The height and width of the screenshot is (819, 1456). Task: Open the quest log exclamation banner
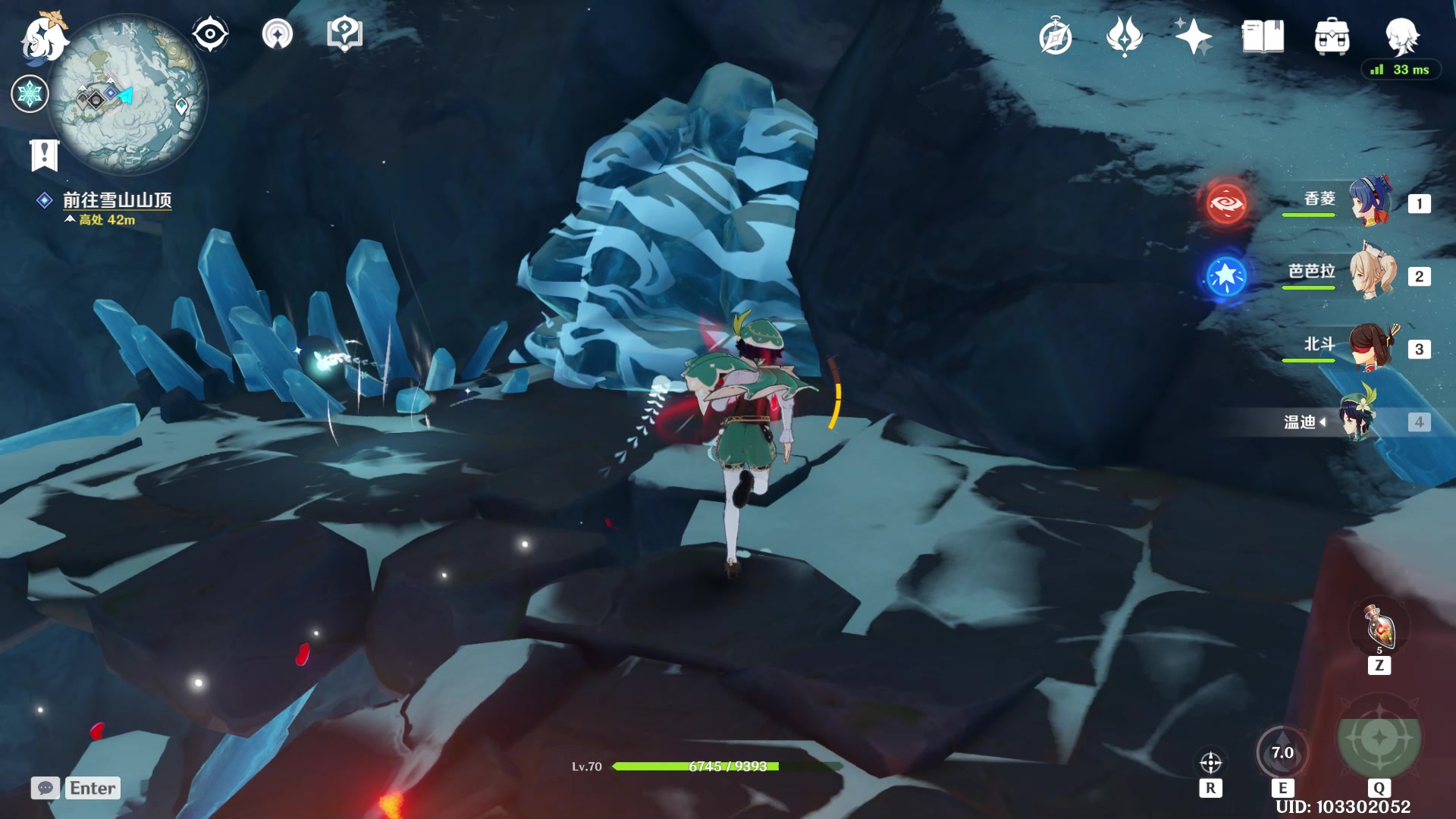44,155
